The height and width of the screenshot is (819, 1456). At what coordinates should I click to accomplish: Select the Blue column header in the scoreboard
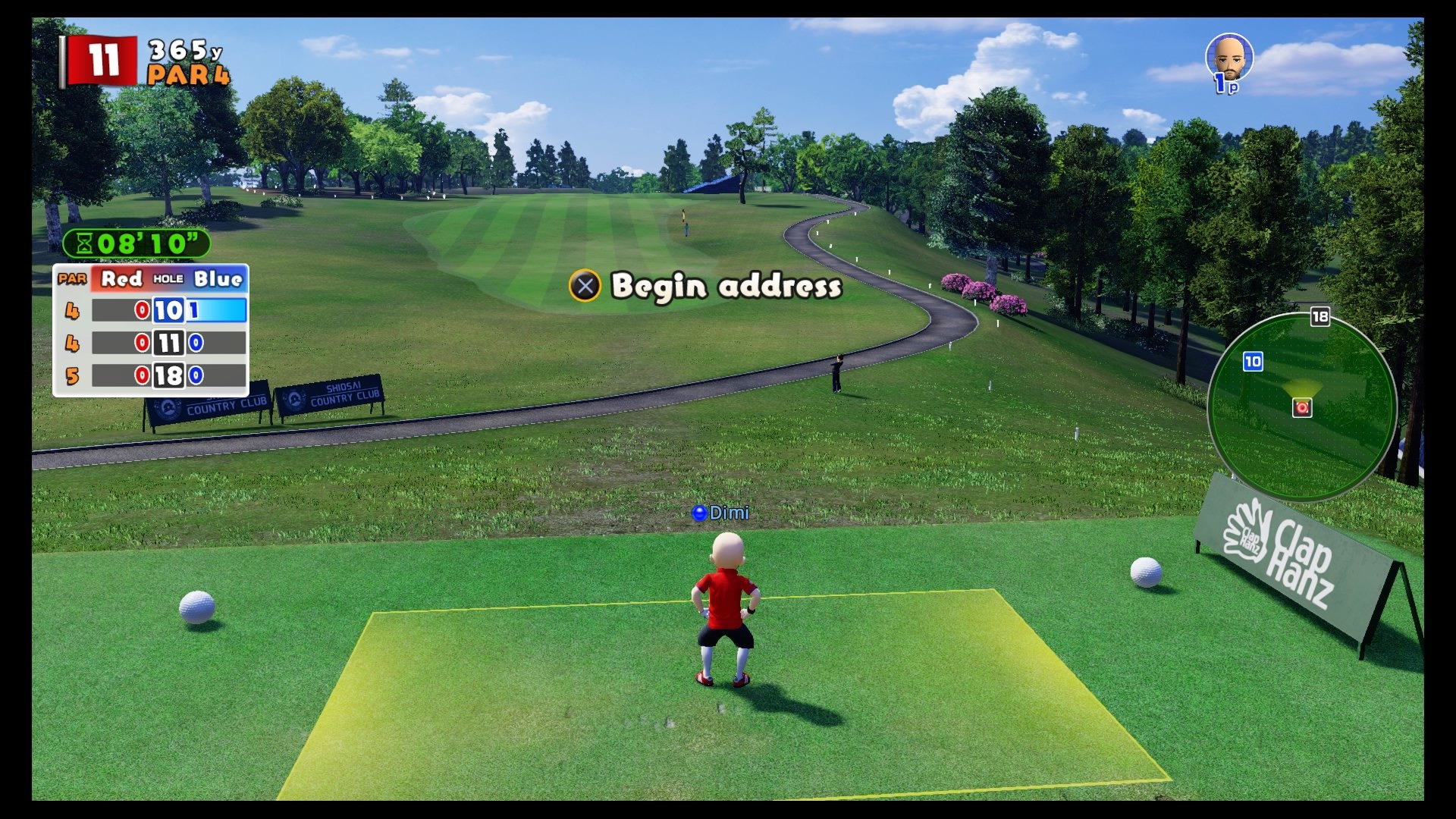coord(218,278)
